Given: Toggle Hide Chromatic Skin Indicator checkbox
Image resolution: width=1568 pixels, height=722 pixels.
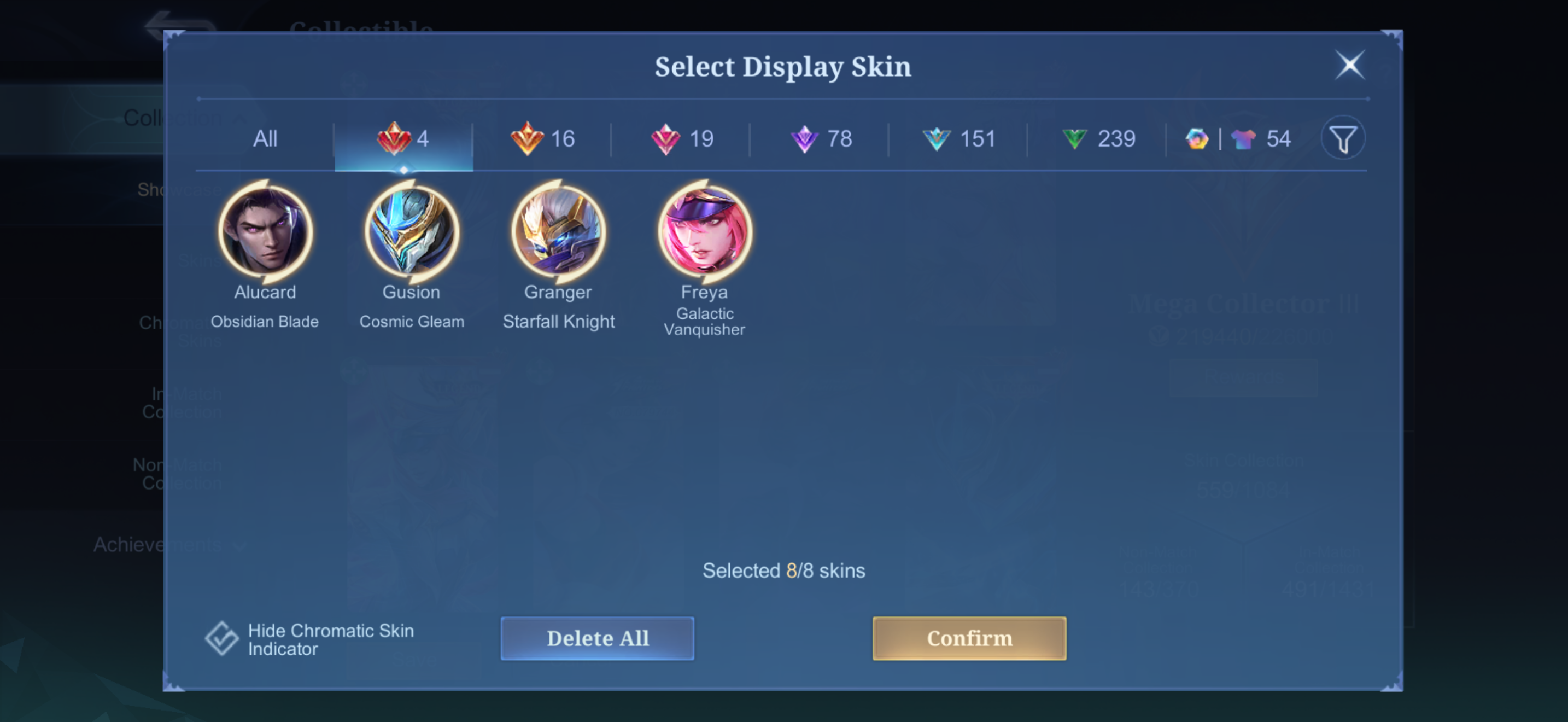Looking at the screenshot, I should 221,639.
